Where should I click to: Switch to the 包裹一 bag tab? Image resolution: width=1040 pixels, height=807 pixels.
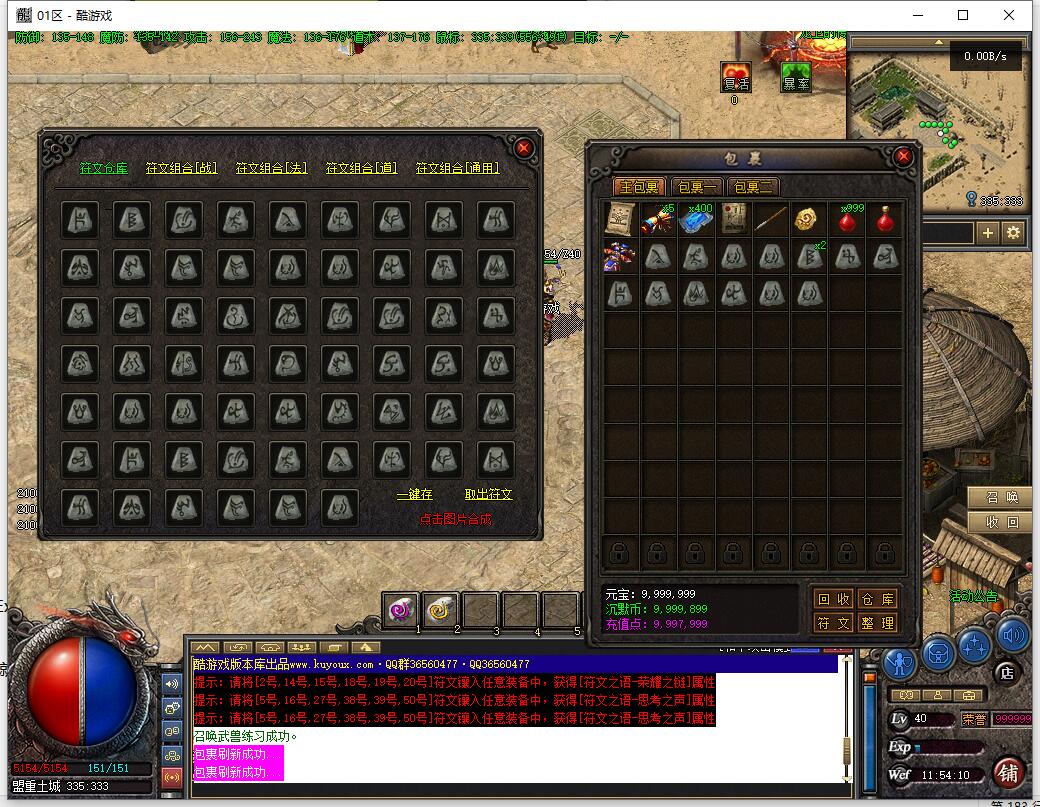click(x=697, y=187)
